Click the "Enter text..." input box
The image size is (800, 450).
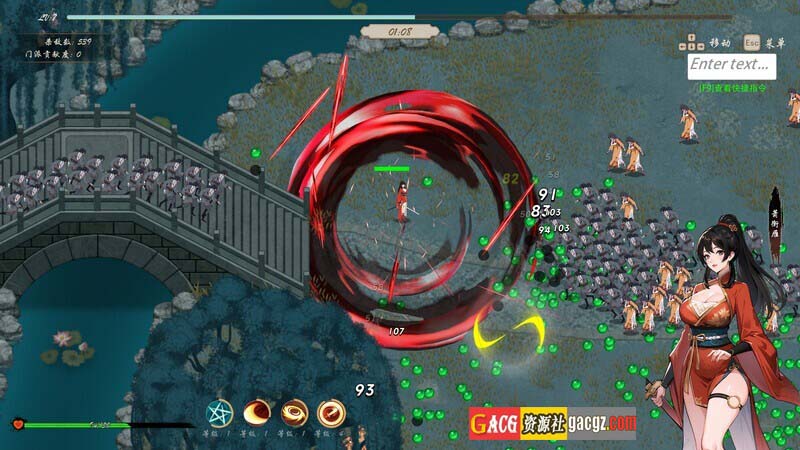[x=732, y=65]
